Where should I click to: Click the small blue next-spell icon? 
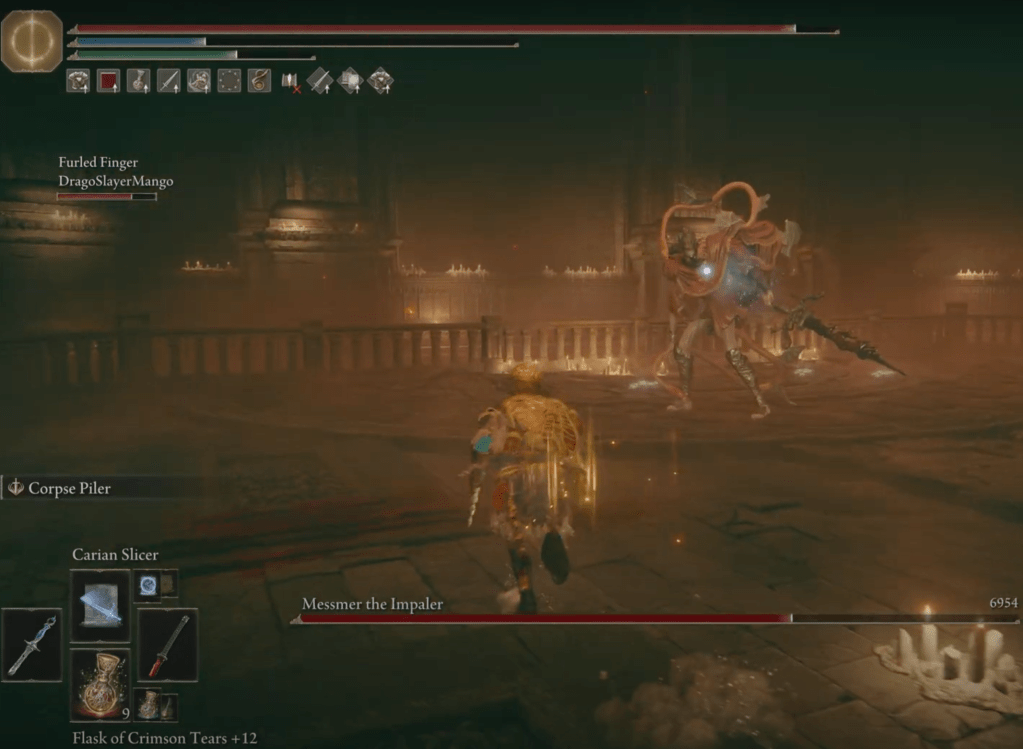point(148,585)
